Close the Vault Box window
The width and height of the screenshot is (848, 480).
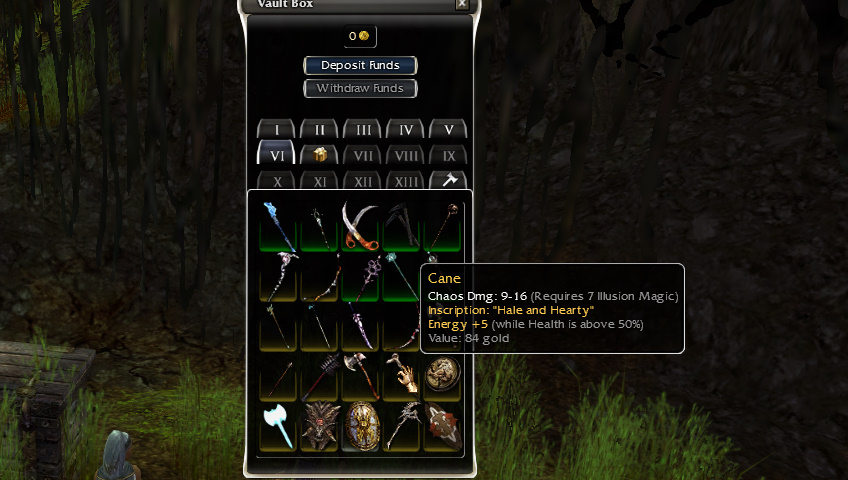pos(461,4)
